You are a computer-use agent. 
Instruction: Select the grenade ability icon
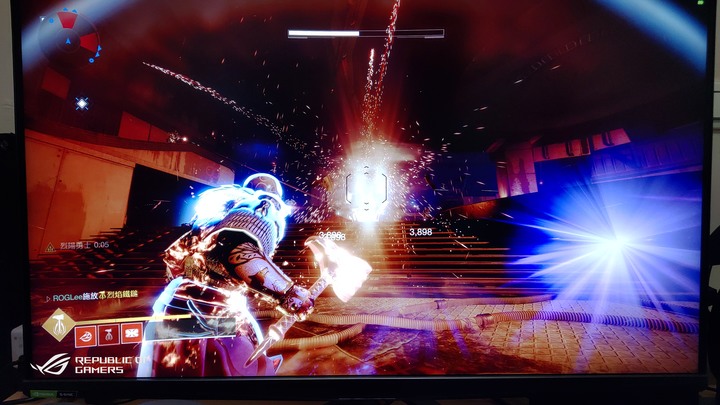coord(86,336)
